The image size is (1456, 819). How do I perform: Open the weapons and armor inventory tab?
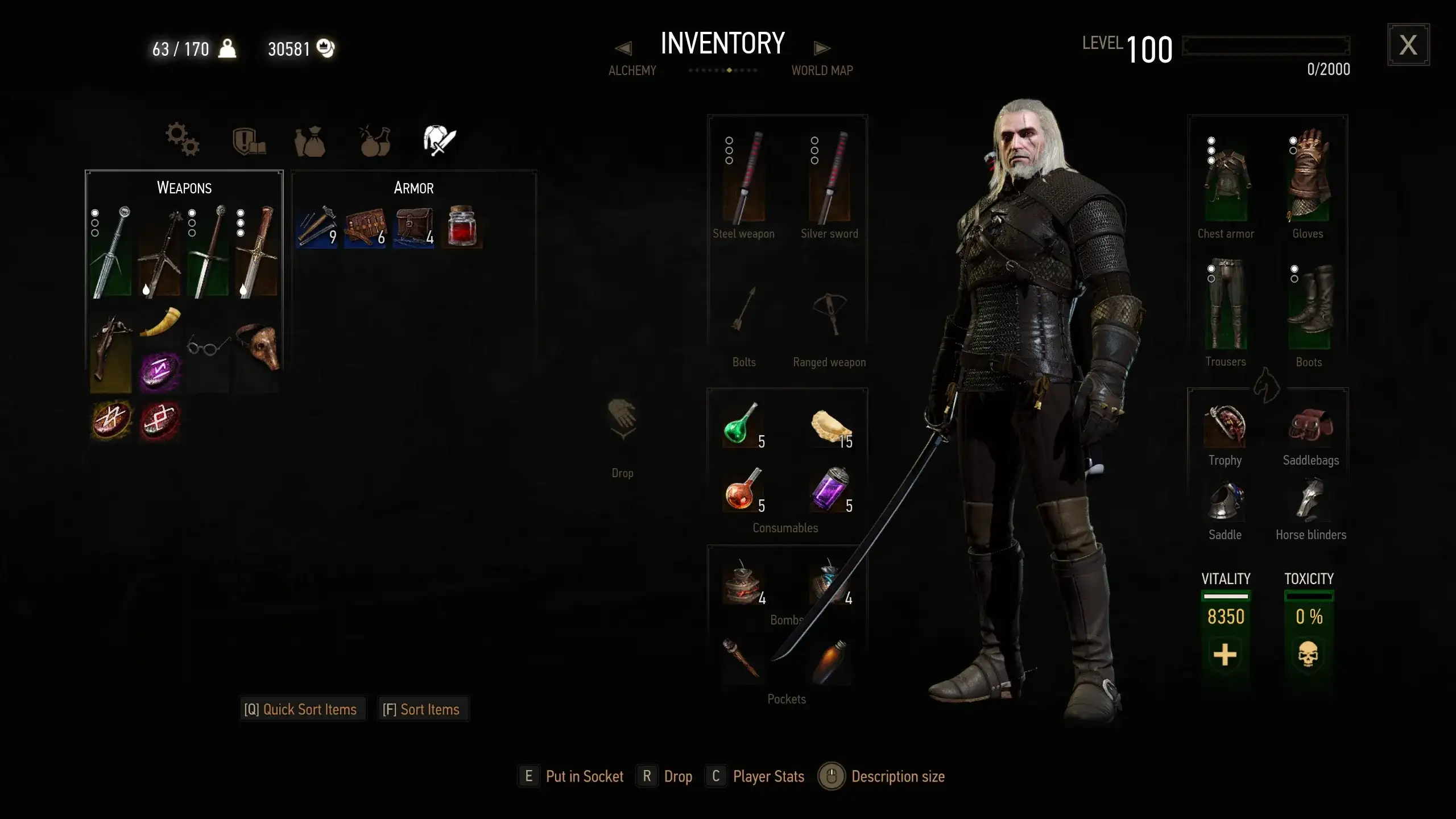[439, 140]
